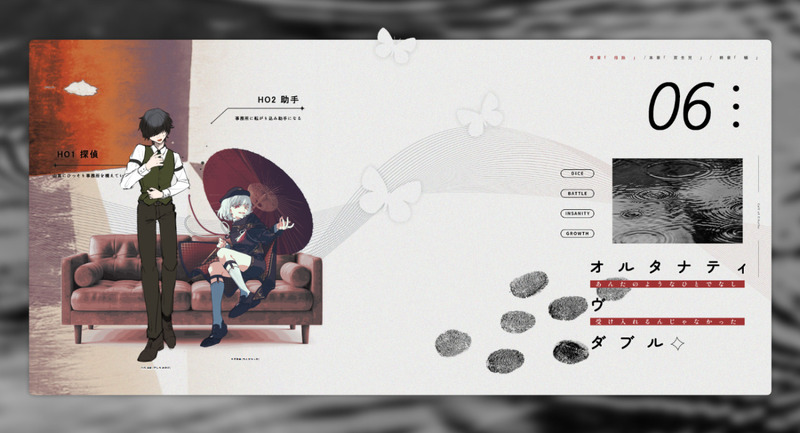The height and width of the screenshot is (433, 800).
Task: Open the three-dot menu beside 06
Action: point(736,107)
